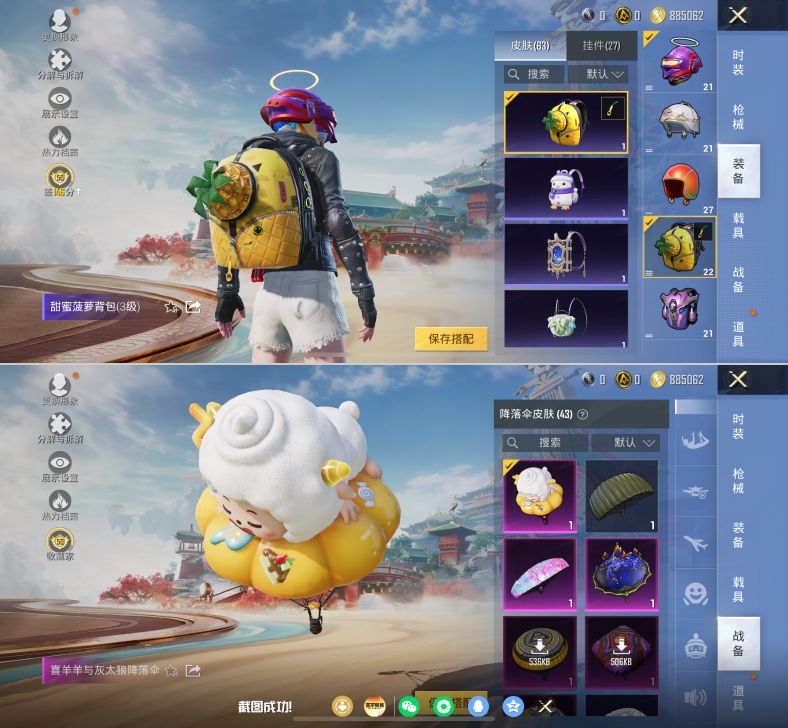This screenshot has width=788, height=728.
Task: Select the white penguin backpack skin
Action: (x=566, y=187)
